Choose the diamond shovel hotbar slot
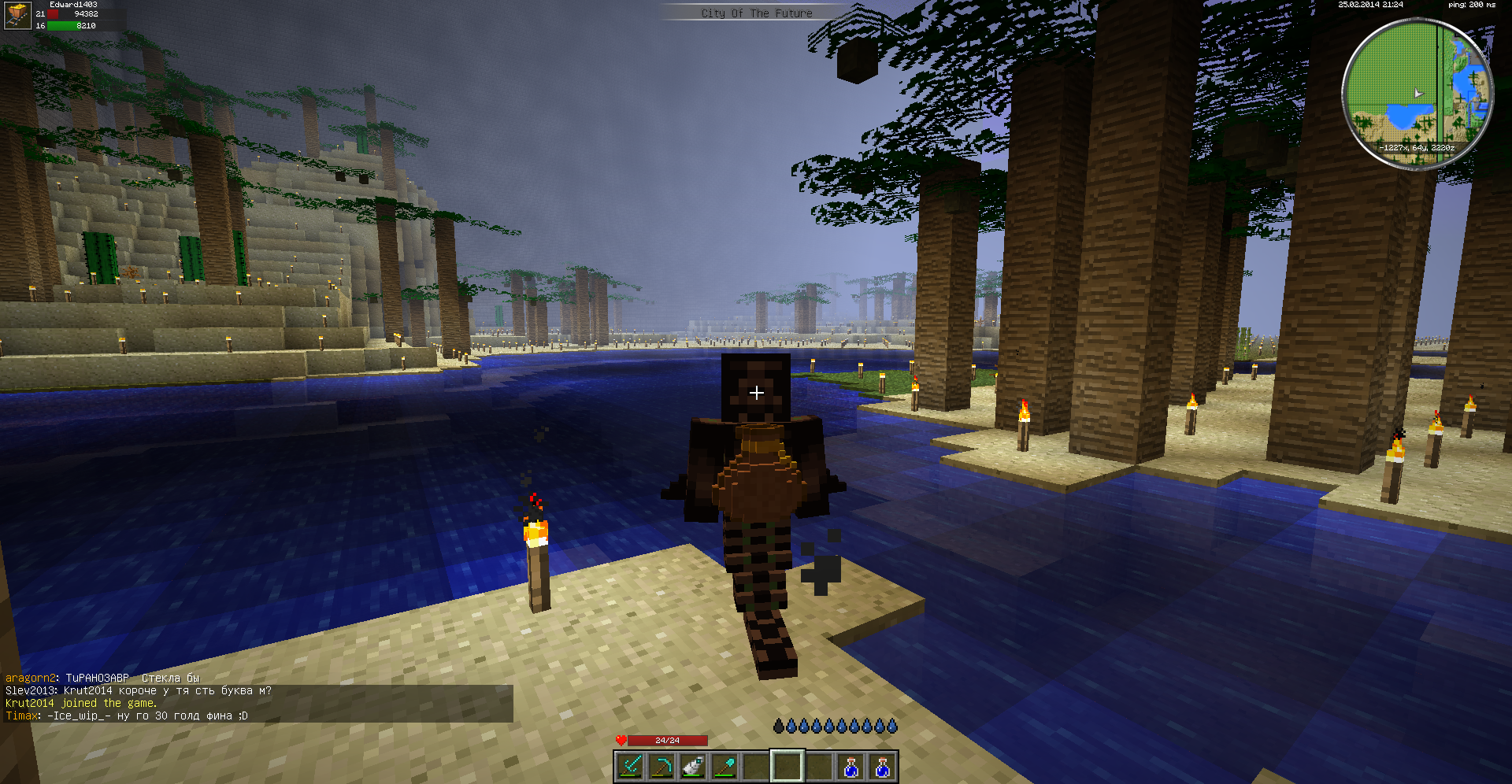The image size is (1512, 784). click(x=725, y=766)
